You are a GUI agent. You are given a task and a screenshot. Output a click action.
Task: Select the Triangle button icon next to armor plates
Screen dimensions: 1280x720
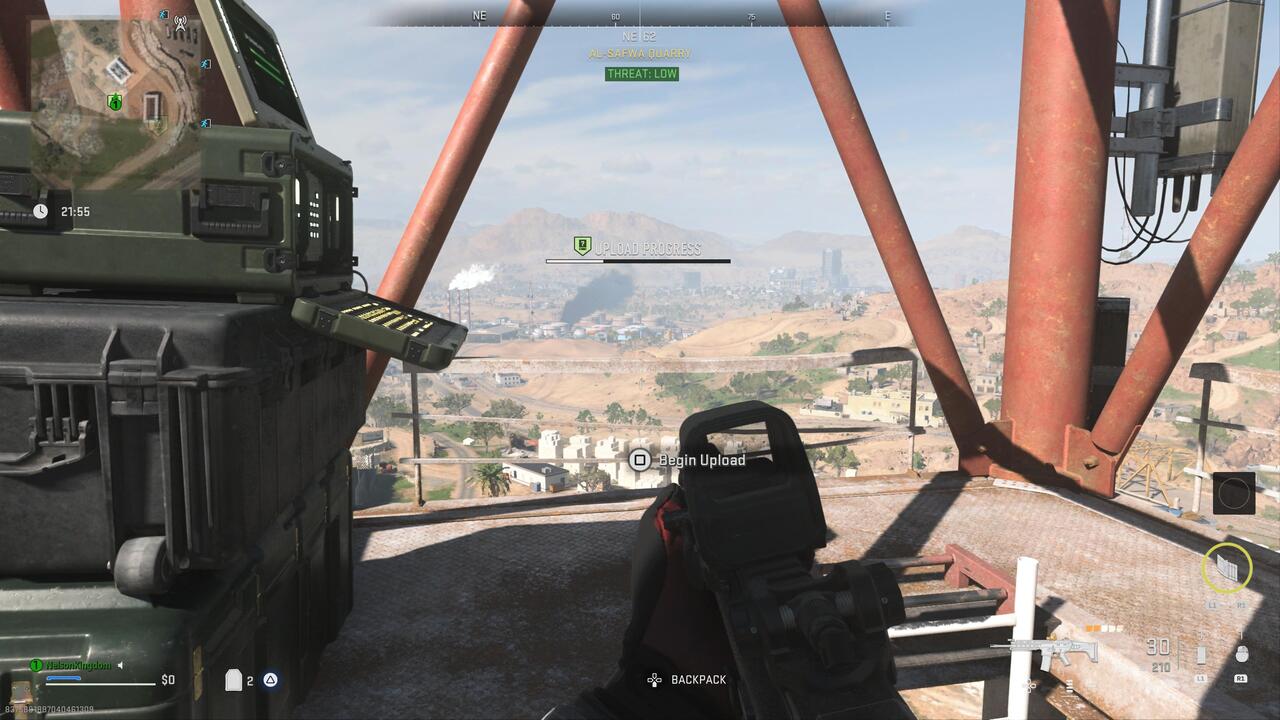tap(269, 680)
